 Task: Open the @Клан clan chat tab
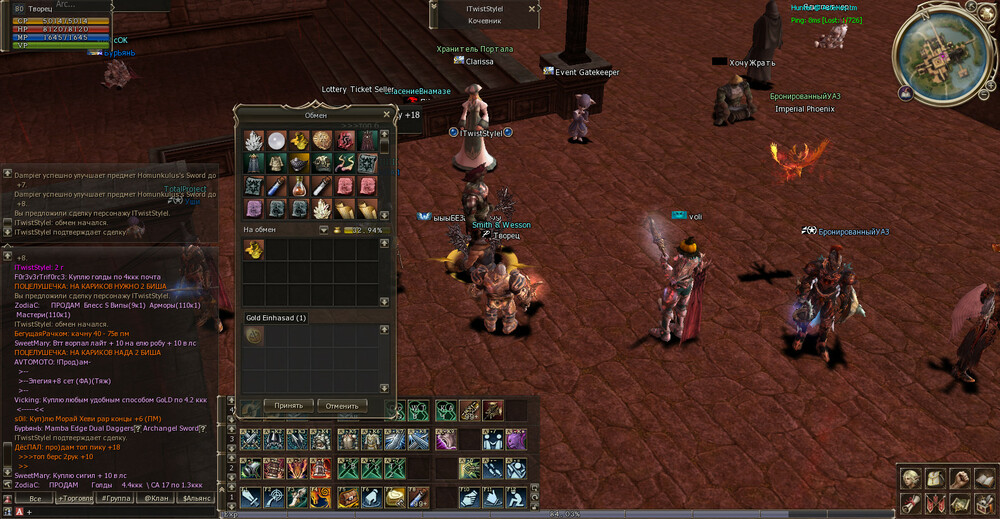tap(155, 498)
